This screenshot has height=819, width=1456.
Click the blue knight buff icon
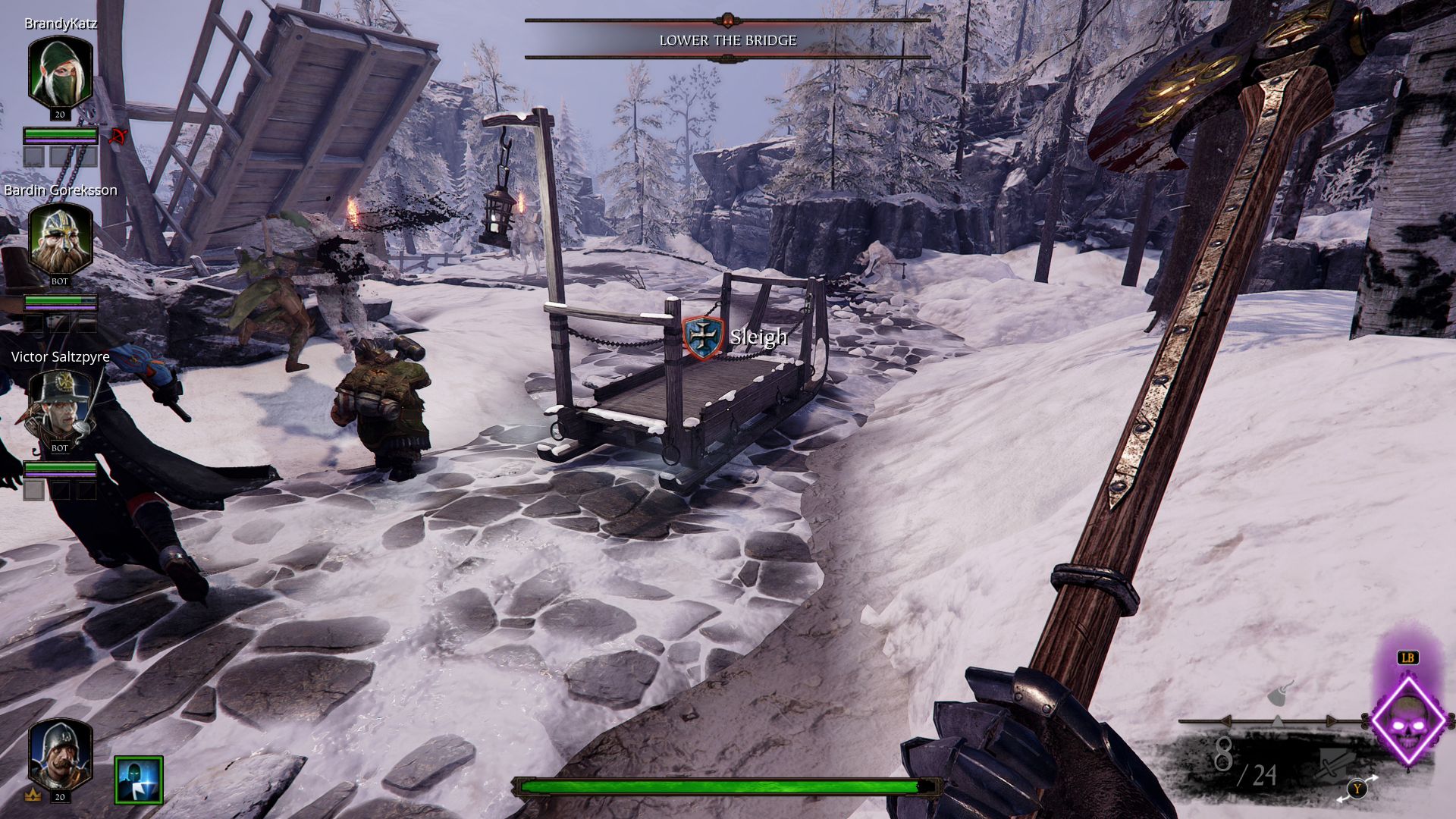click(139, 780)
